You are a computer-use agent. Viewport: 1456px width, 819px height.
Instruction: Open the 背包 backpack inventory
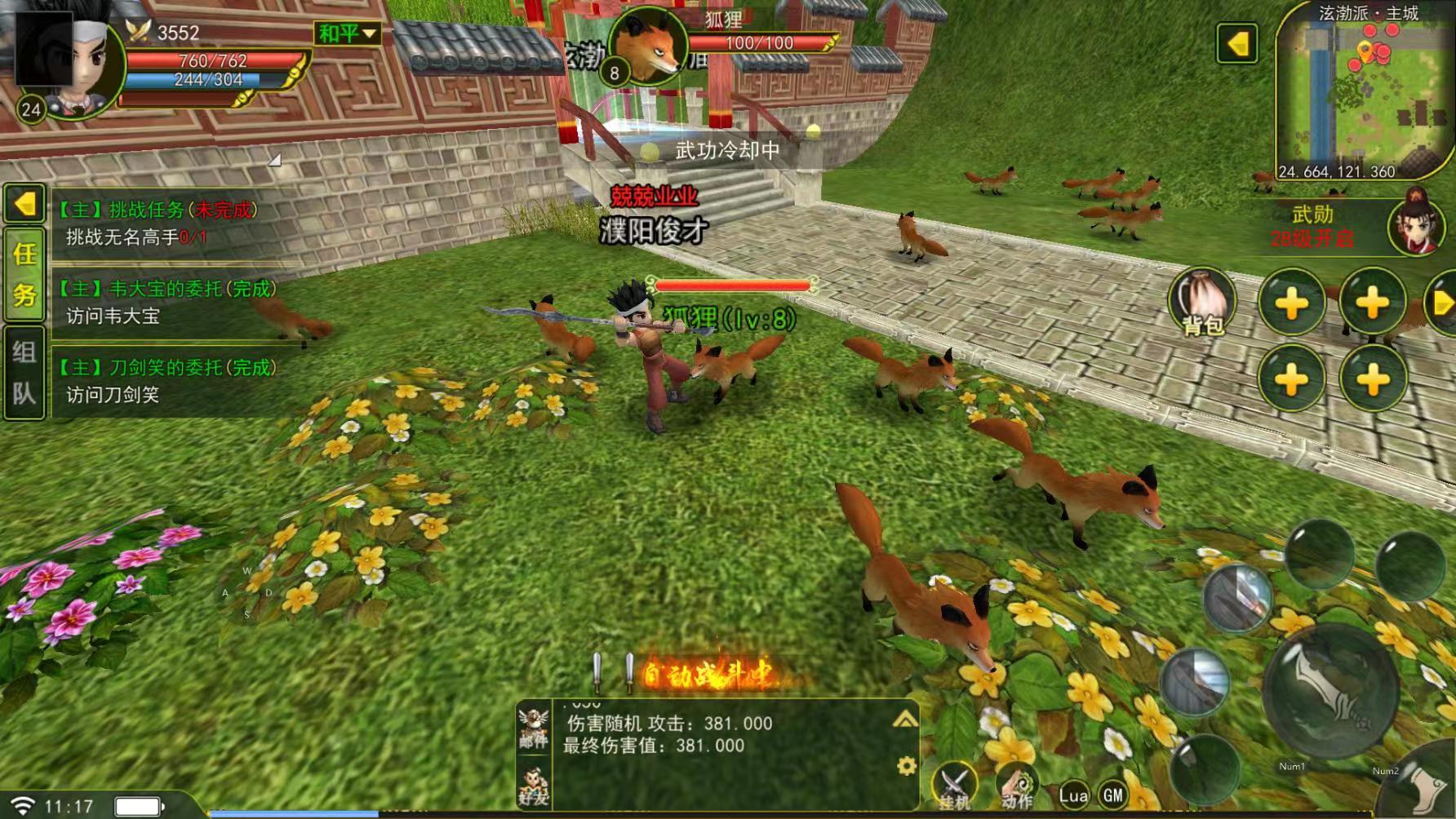(1202, 300)
